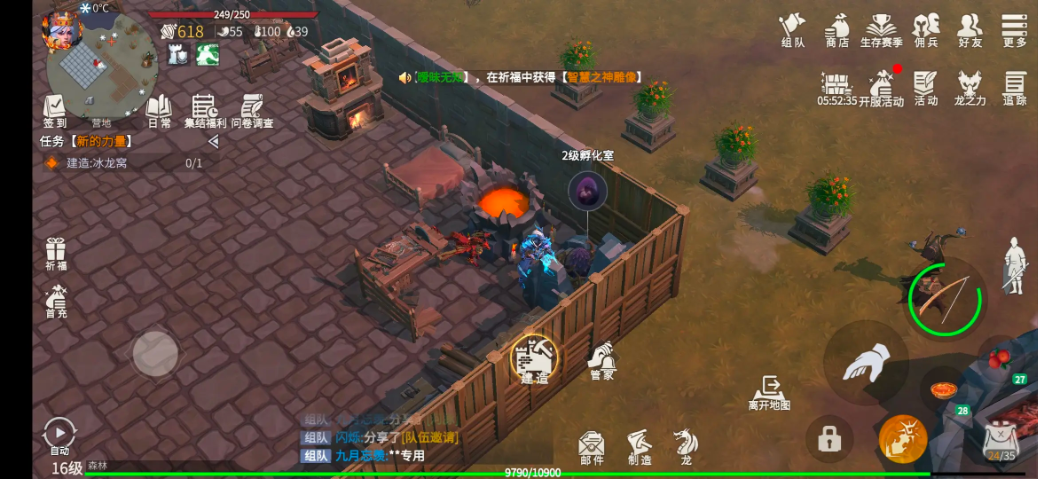Tap the 建造 build button

pyautogui.click(x=534, y=358)
